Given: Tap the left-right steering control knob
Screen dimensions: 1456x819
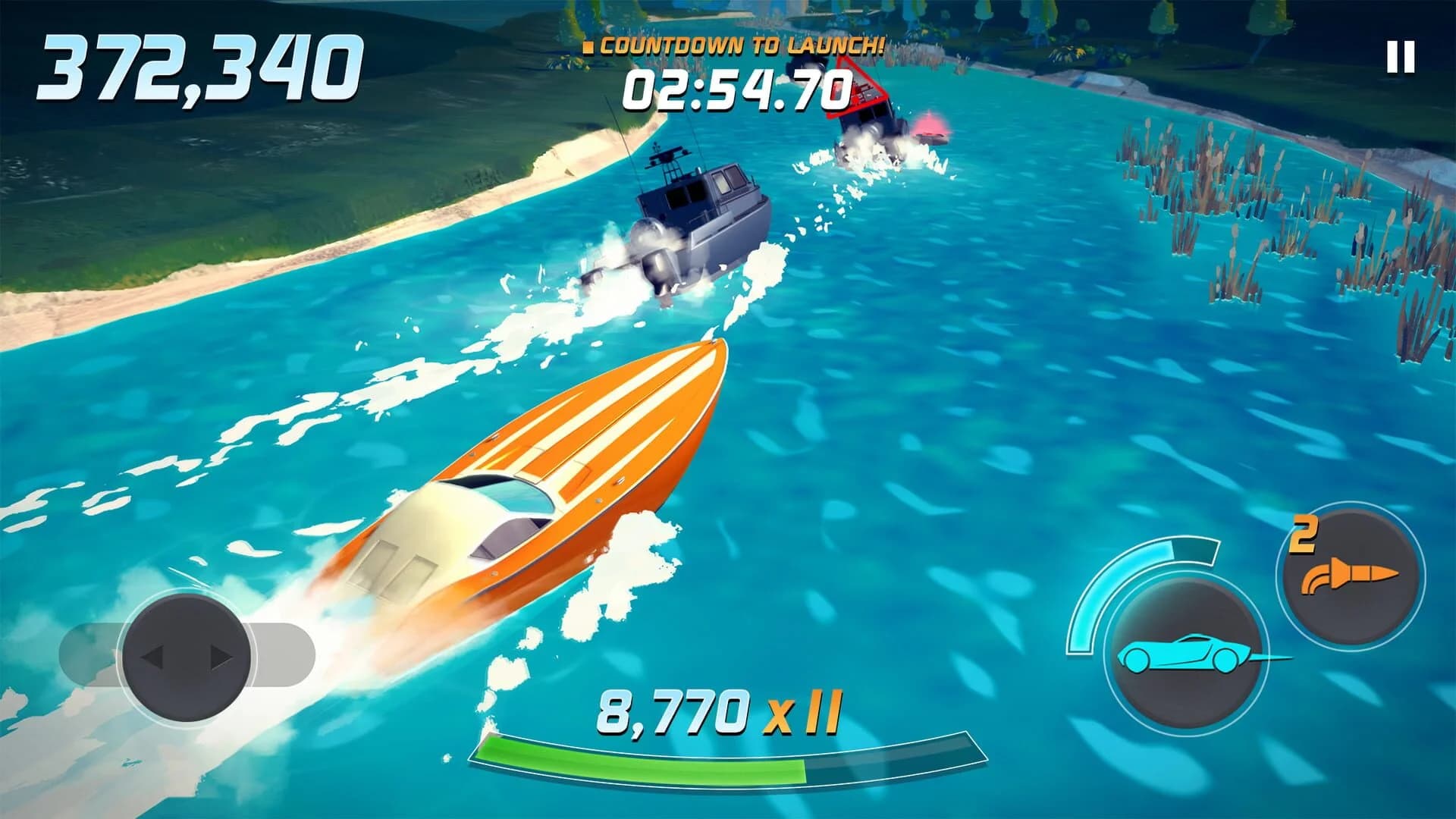Looking at the screenshot, I should tap(187, 657).
